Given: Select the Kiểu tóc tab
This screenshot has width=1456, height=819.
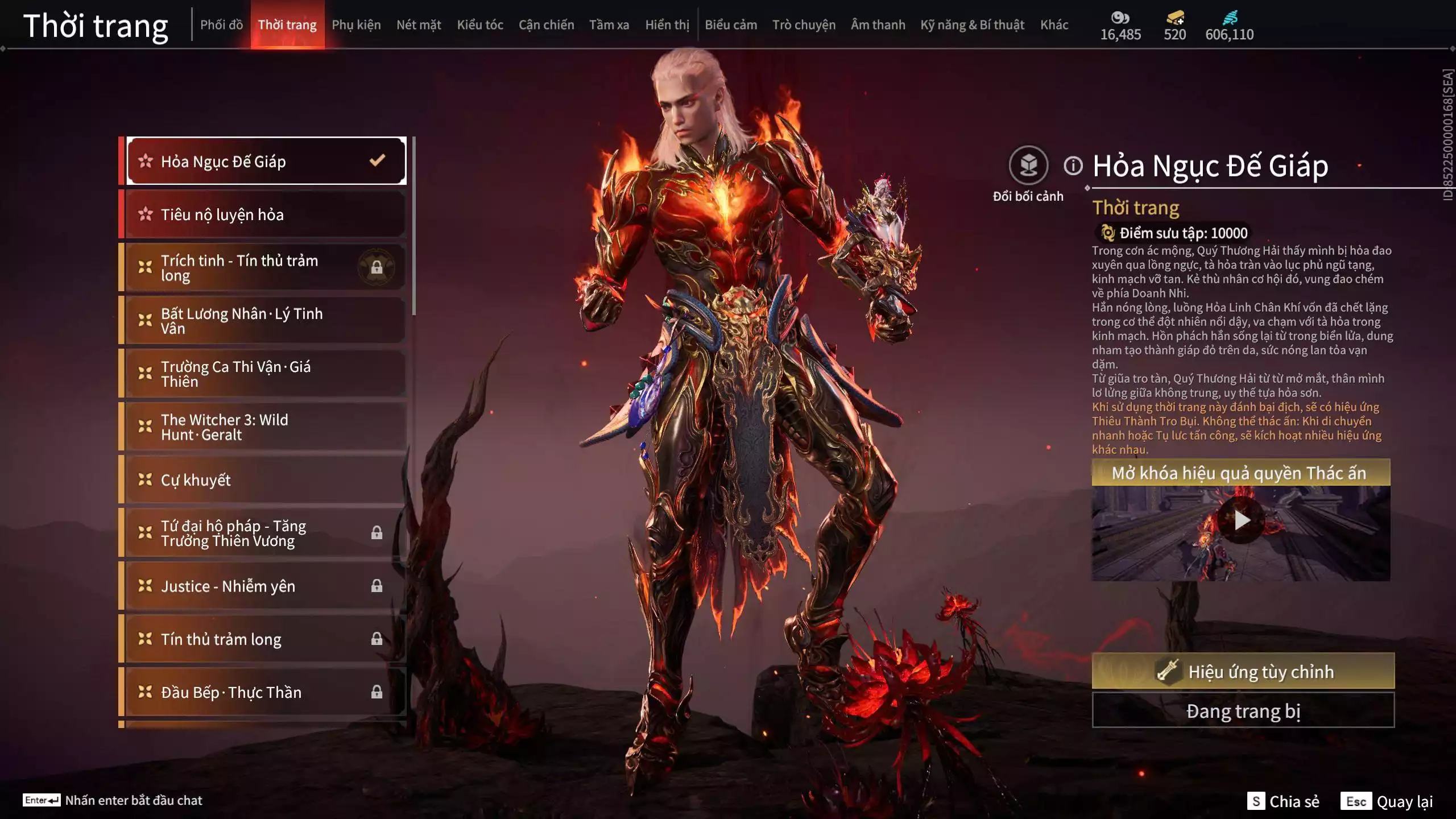Looking at the screenshot, I should tap(480, 25).
